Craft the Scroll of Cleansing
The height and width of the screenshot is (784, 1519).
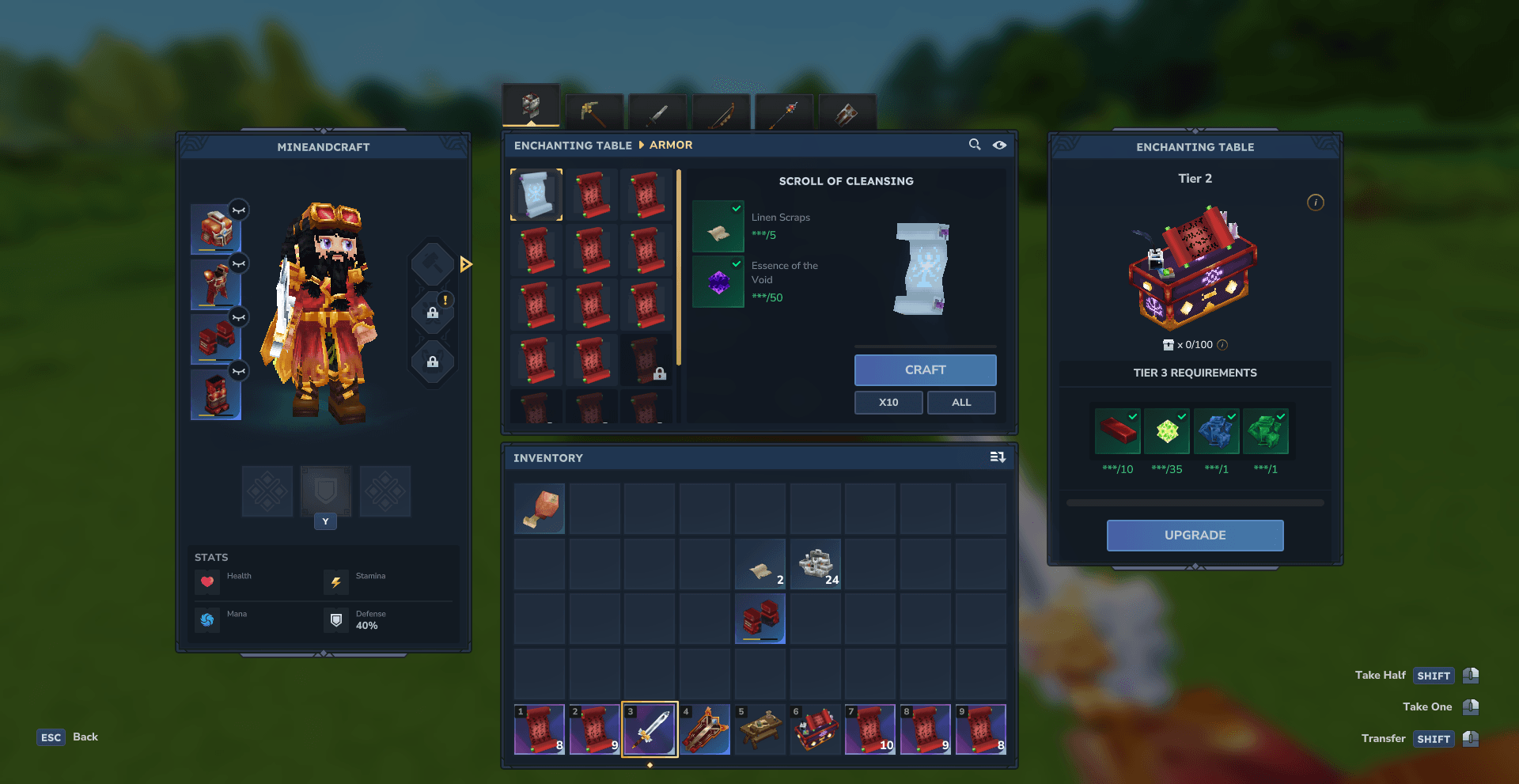tap(925, 370)
